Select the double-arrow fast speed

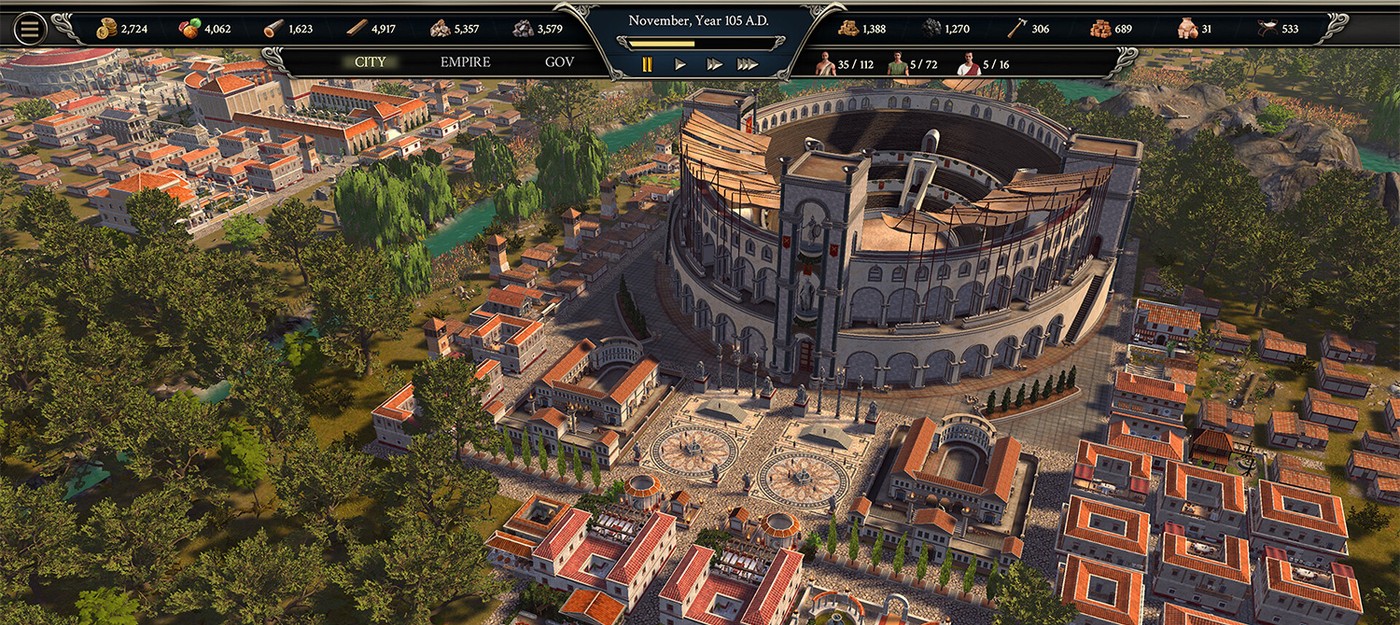coord(714,64)
